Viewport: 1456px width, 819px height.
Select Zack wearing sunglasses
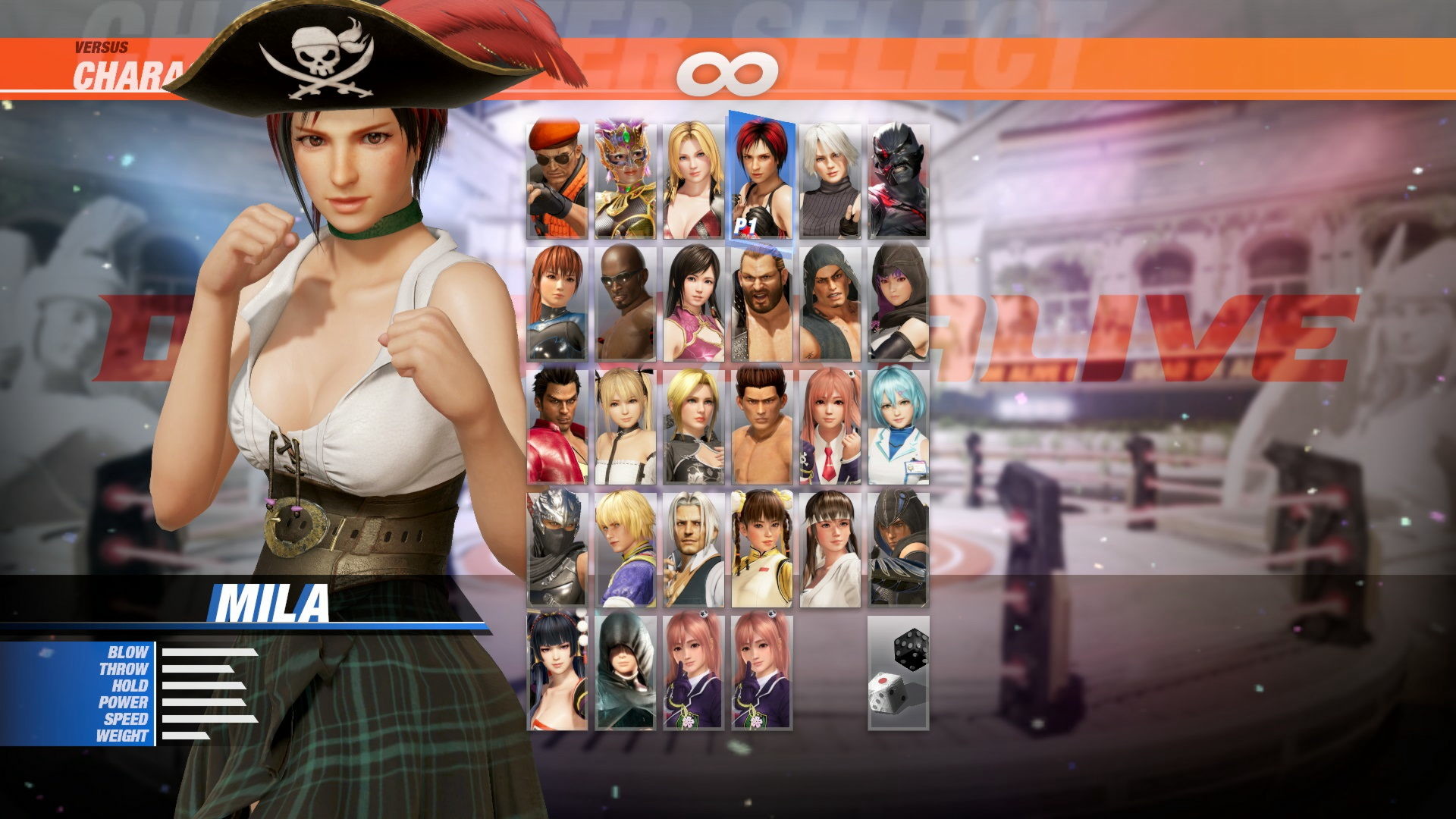(x=625, y=303)
